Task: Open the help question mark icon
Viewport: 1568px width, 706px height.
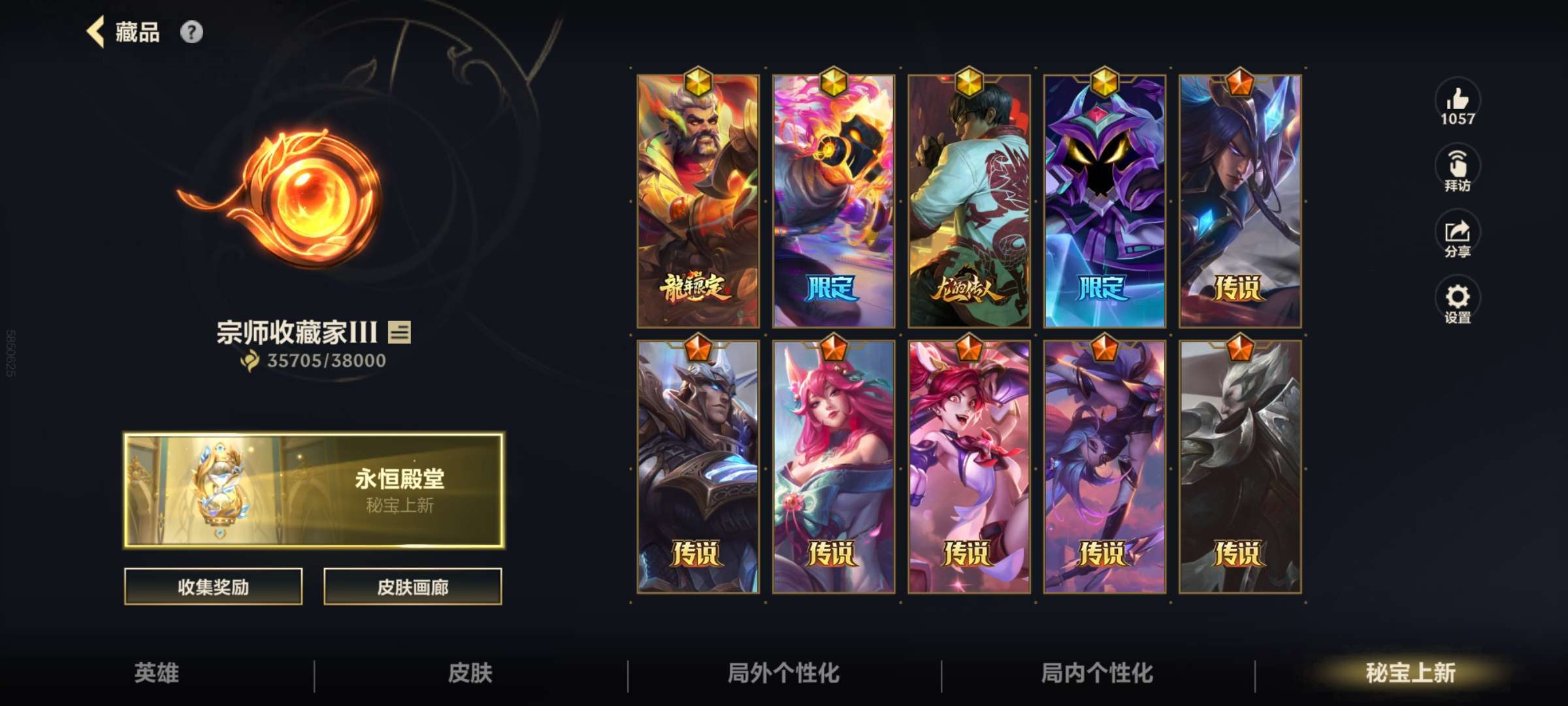Action: (x=190, y=30)
